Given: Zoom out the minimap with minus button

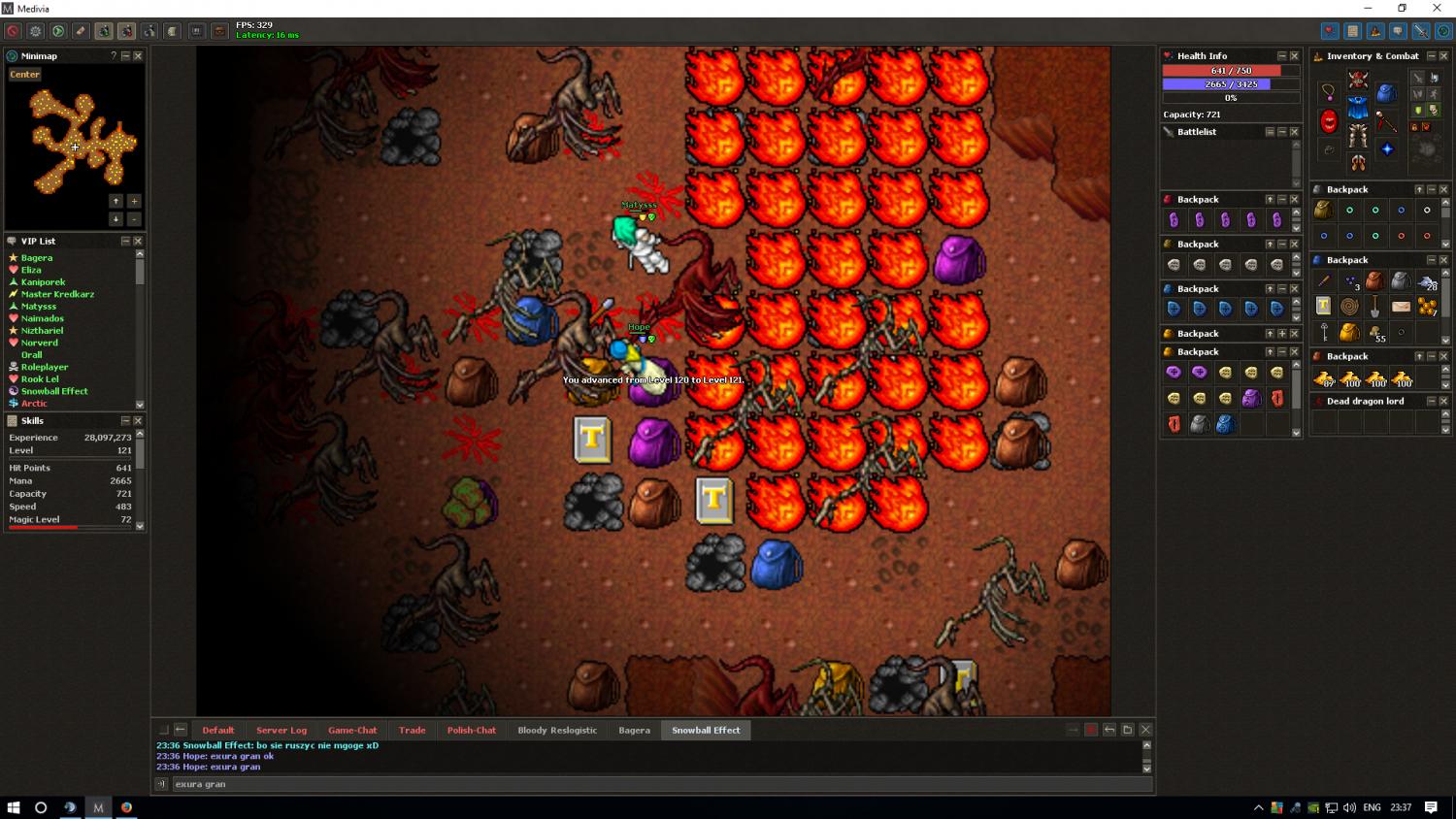Looking at the screenshot, I should (134, 219).
